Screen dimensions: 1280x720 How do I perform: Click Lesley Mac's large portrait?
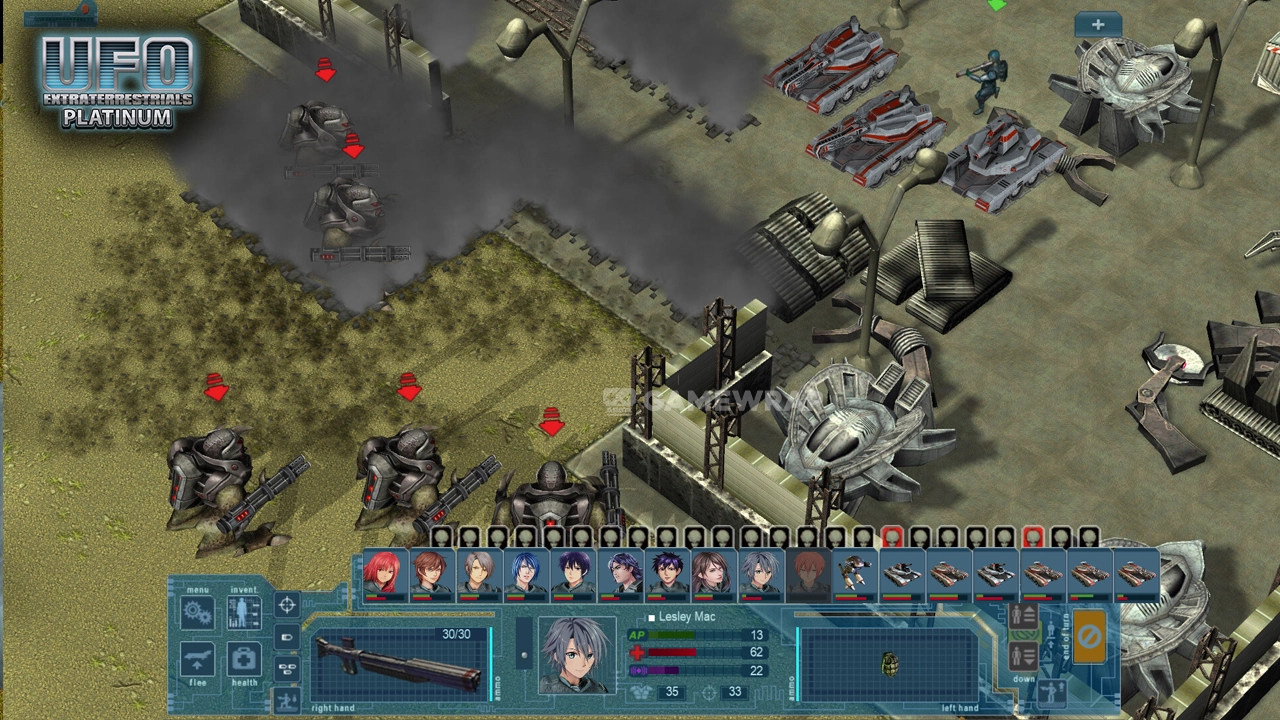[x=575, y=655]
